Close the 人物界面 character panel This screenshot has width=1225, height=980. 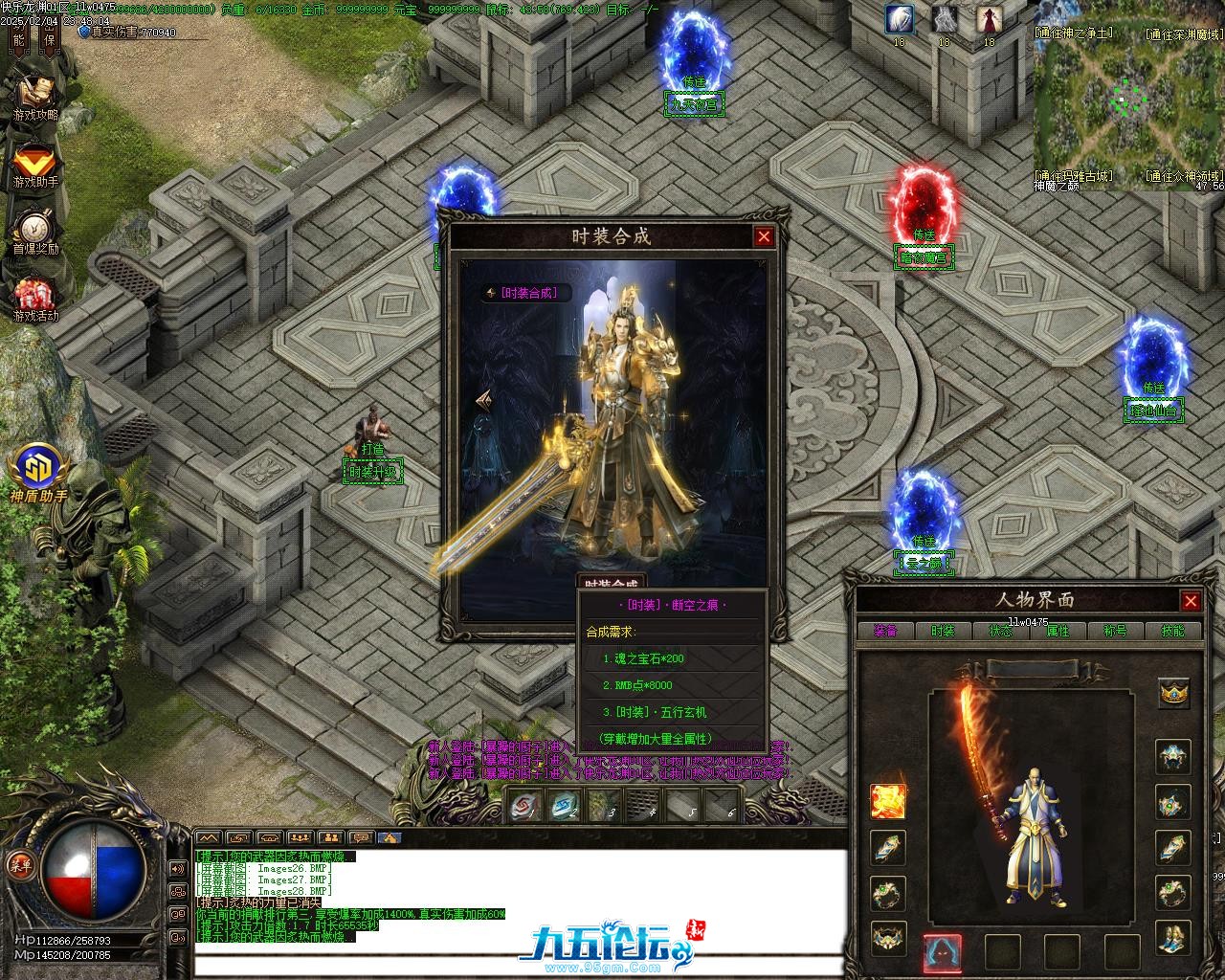(1191, 601)
